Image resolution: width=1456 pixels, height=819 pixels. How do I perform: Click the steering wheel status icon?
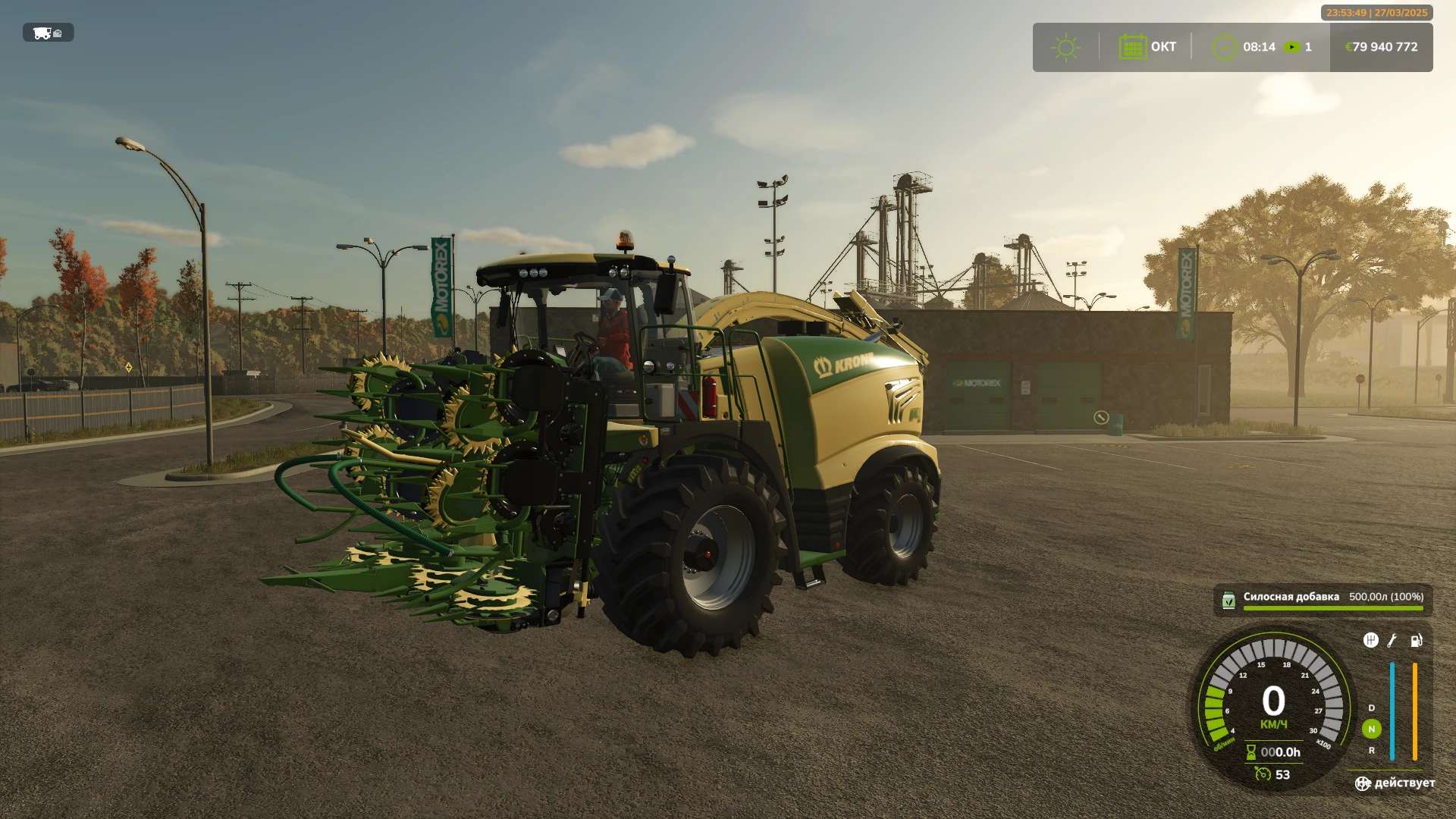click(1363, 783)
